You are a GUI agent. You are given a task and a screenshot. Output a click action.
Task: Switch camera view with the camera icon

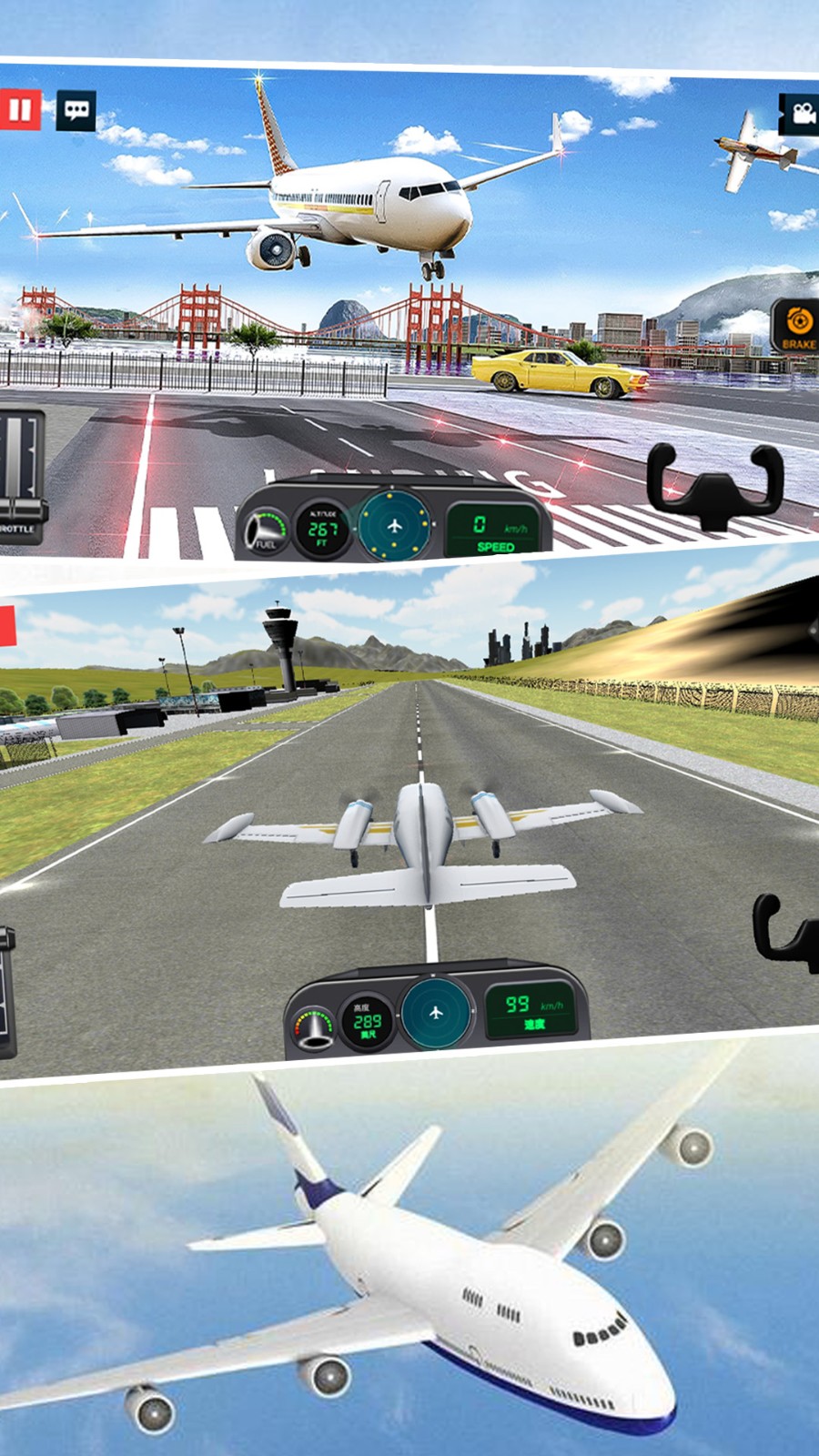(800, 115)
